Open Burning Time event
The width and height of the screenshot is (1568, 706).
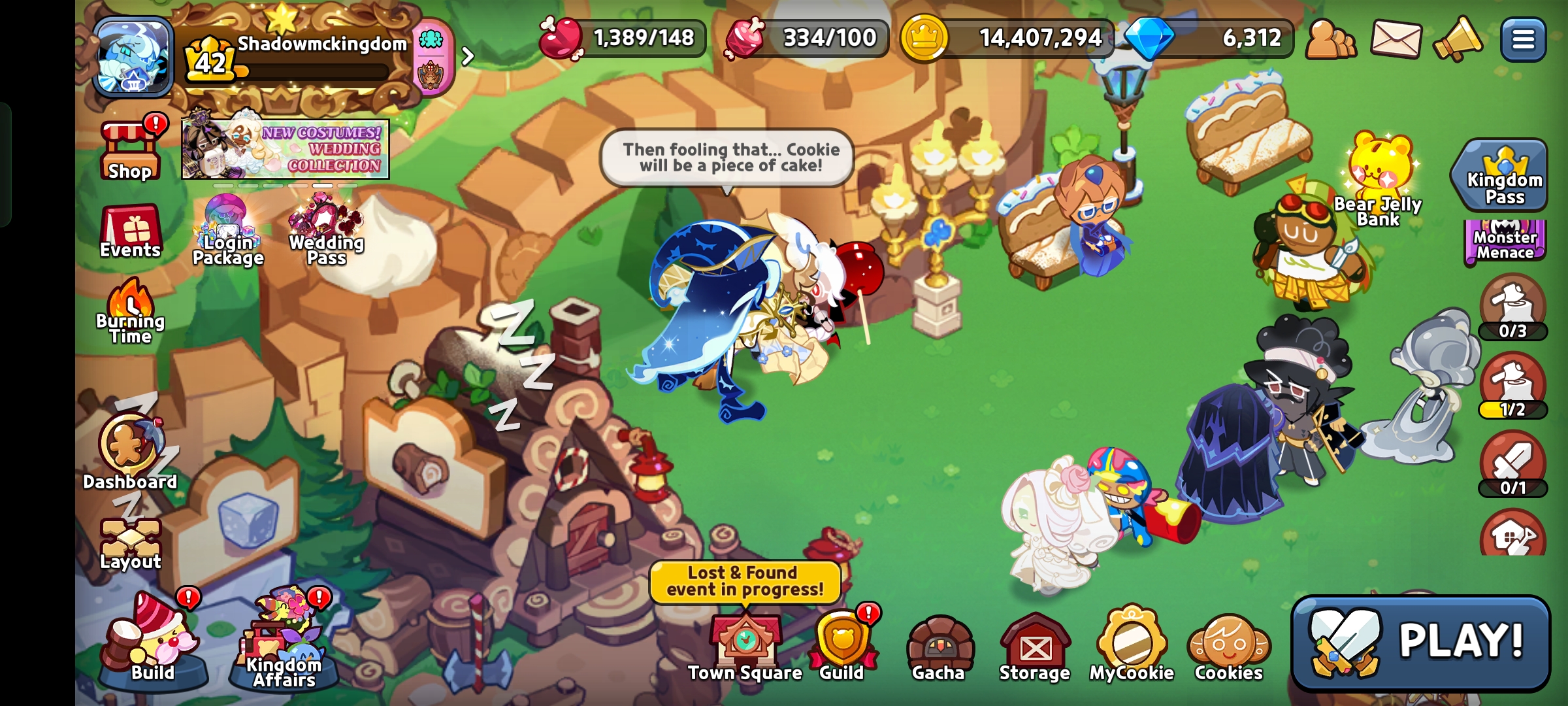click(x=130, y=312)
